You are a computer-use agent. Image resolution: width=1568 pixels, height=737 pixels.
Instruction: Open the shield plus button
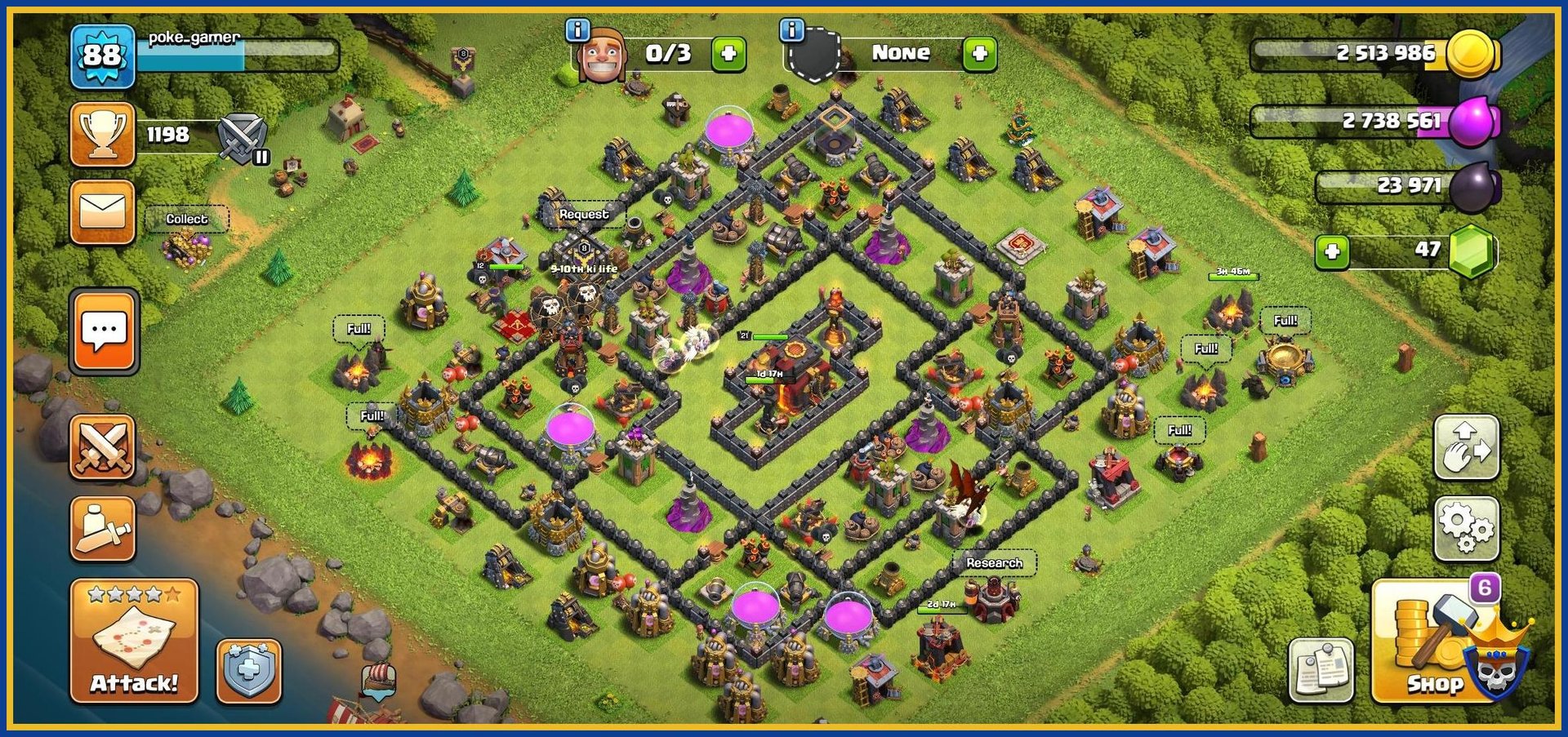click(x=249, y=671)
